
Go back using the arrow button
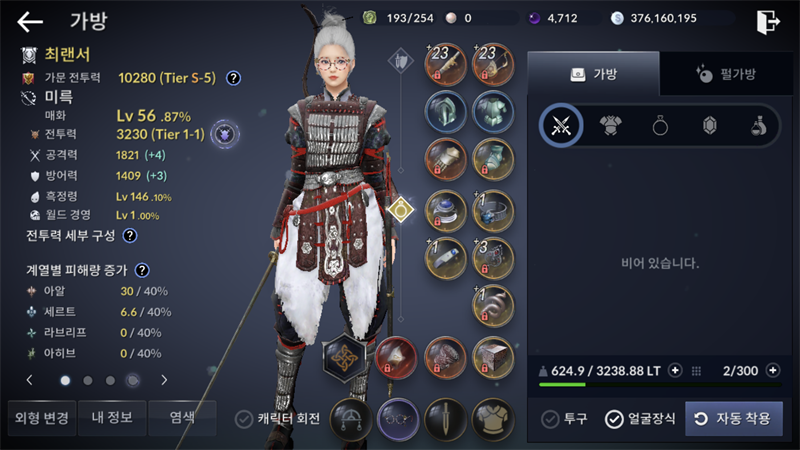(31, 21)
